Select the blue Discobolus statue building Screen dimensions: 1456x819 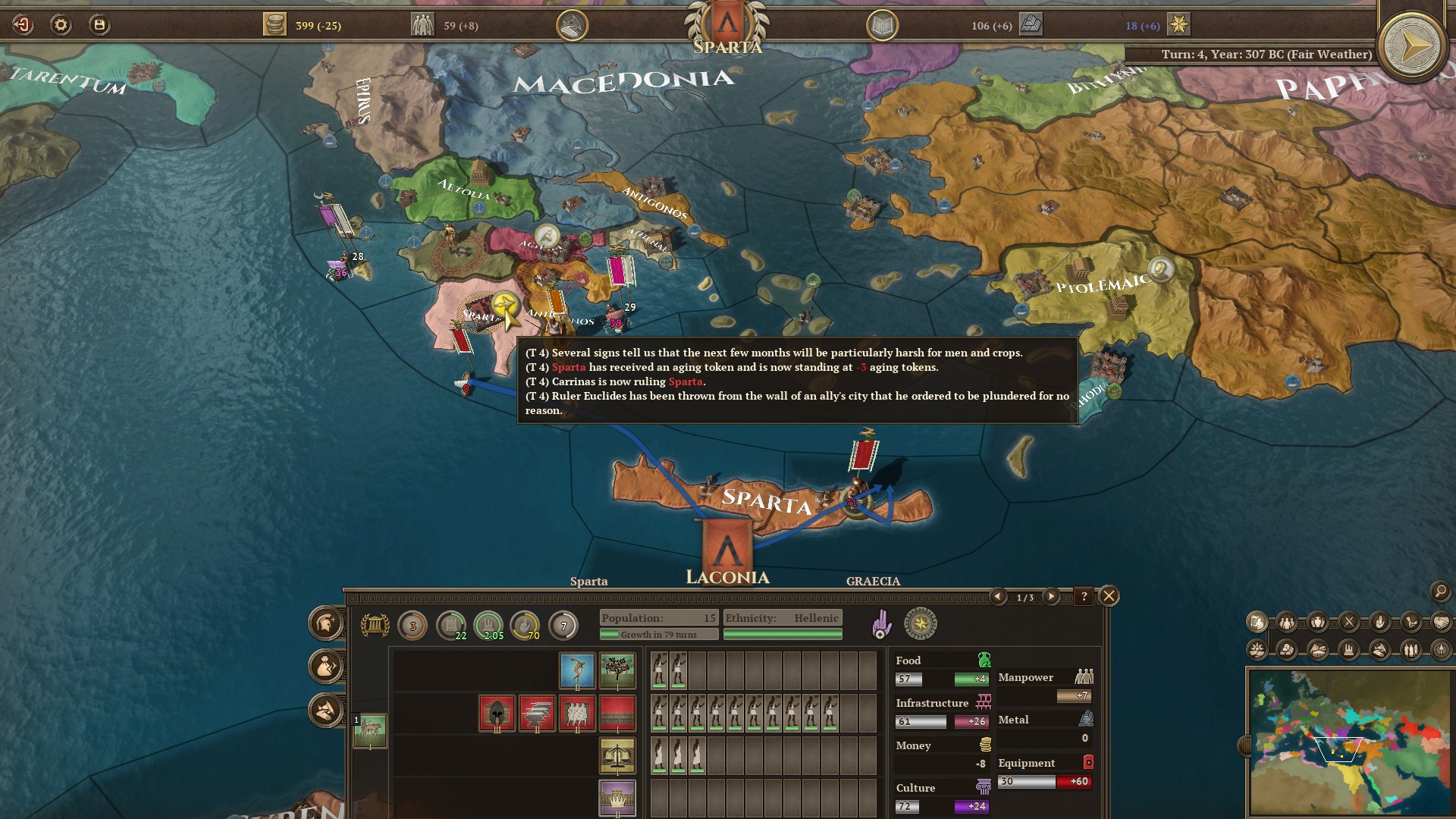pyautogui.click(x=576, y=670)
